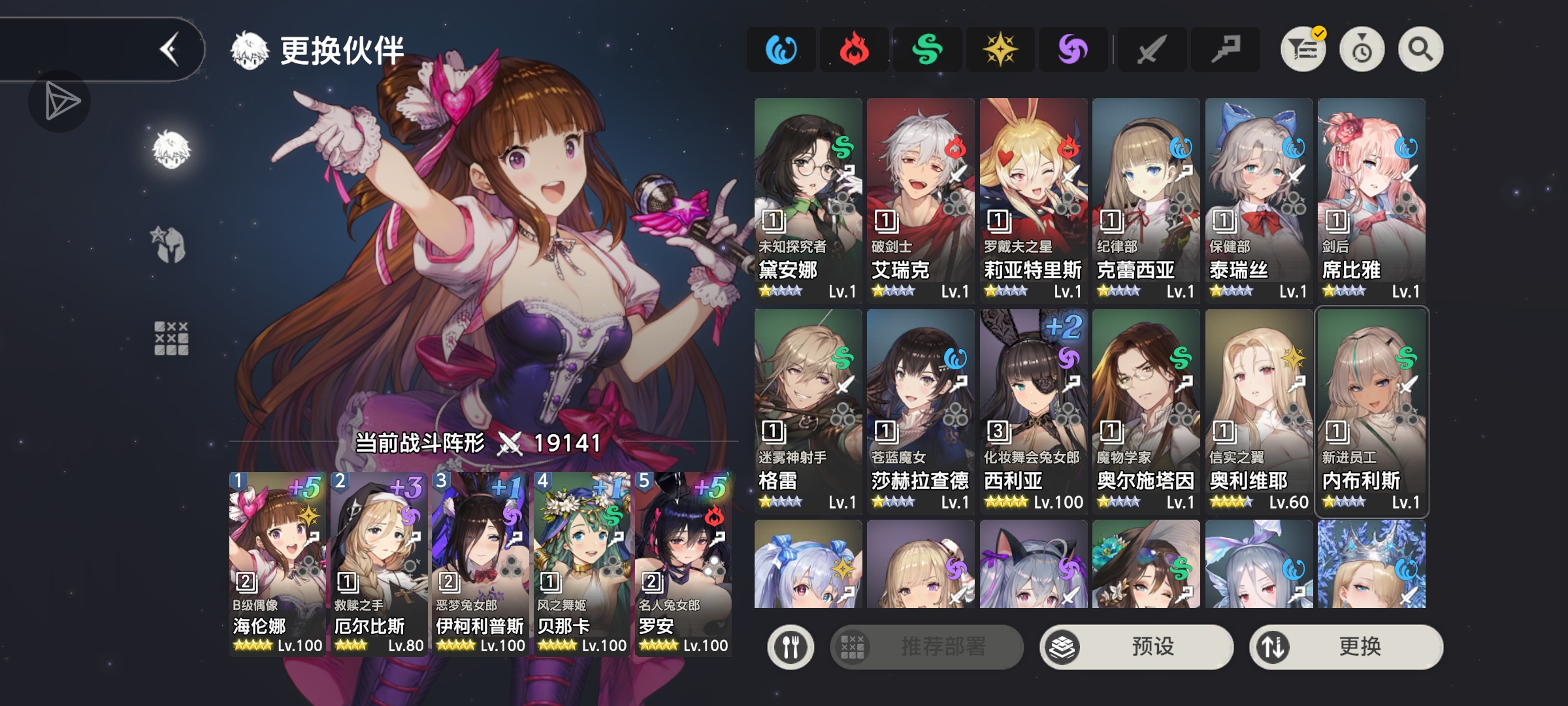Filter partners by green wind element
Image resolution: width=1568 pixels, height=706 pixels.
927,50
